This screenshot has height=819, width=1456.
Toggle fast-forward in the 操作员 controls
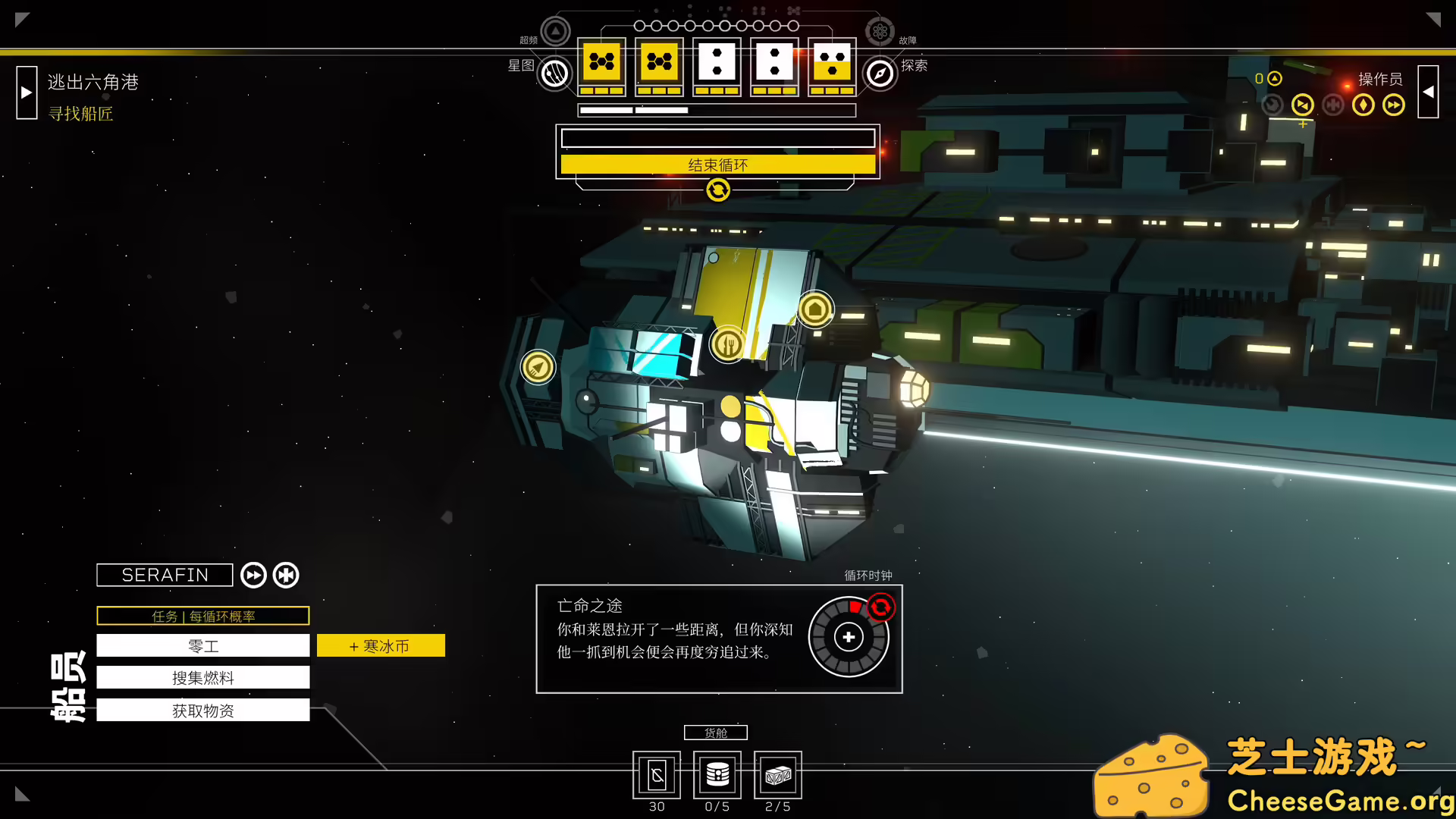pos(1394,105)
